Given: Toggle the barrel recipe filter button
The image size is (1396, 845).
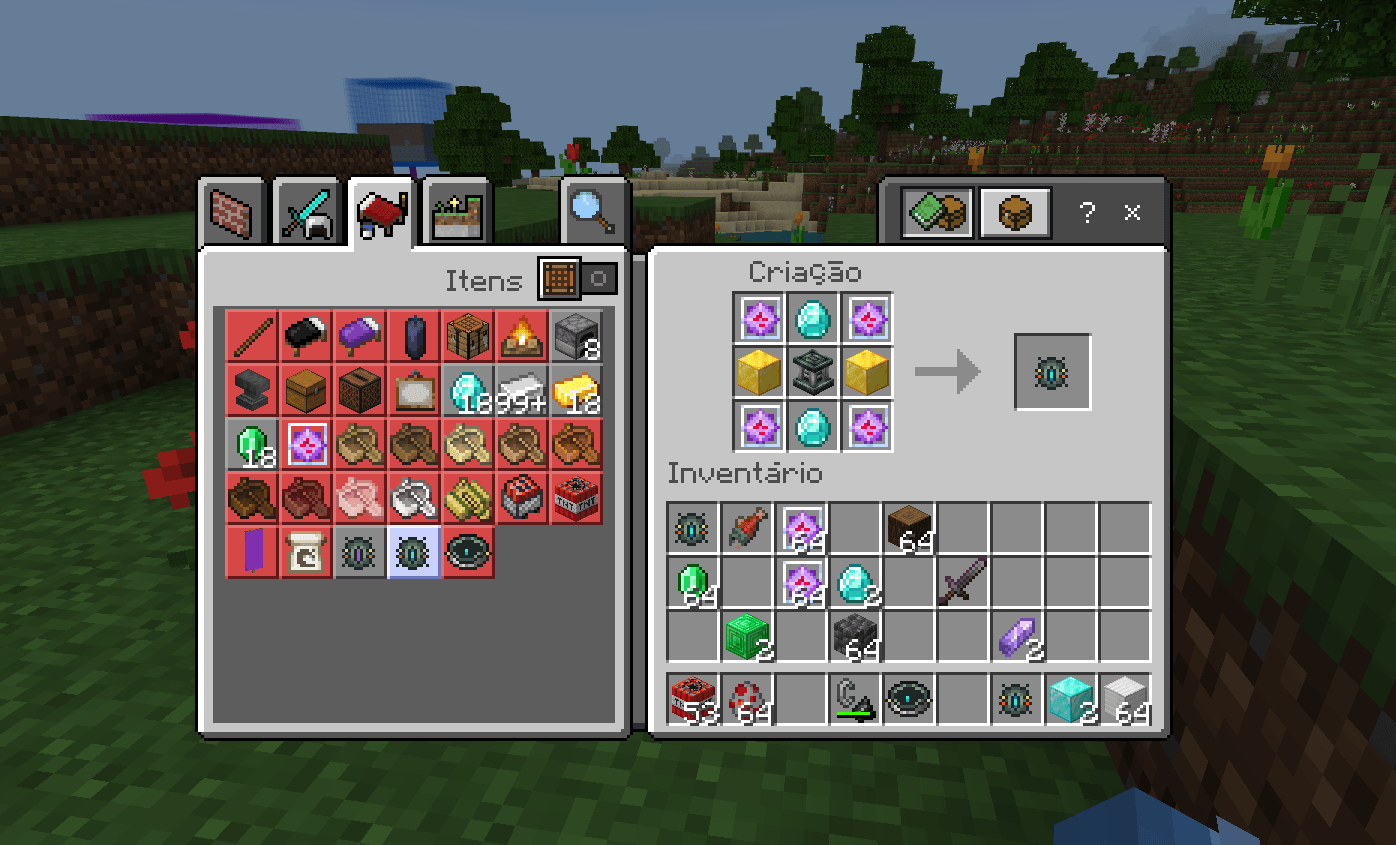Looking at the screenshot, I should [x=1014, y=212].
